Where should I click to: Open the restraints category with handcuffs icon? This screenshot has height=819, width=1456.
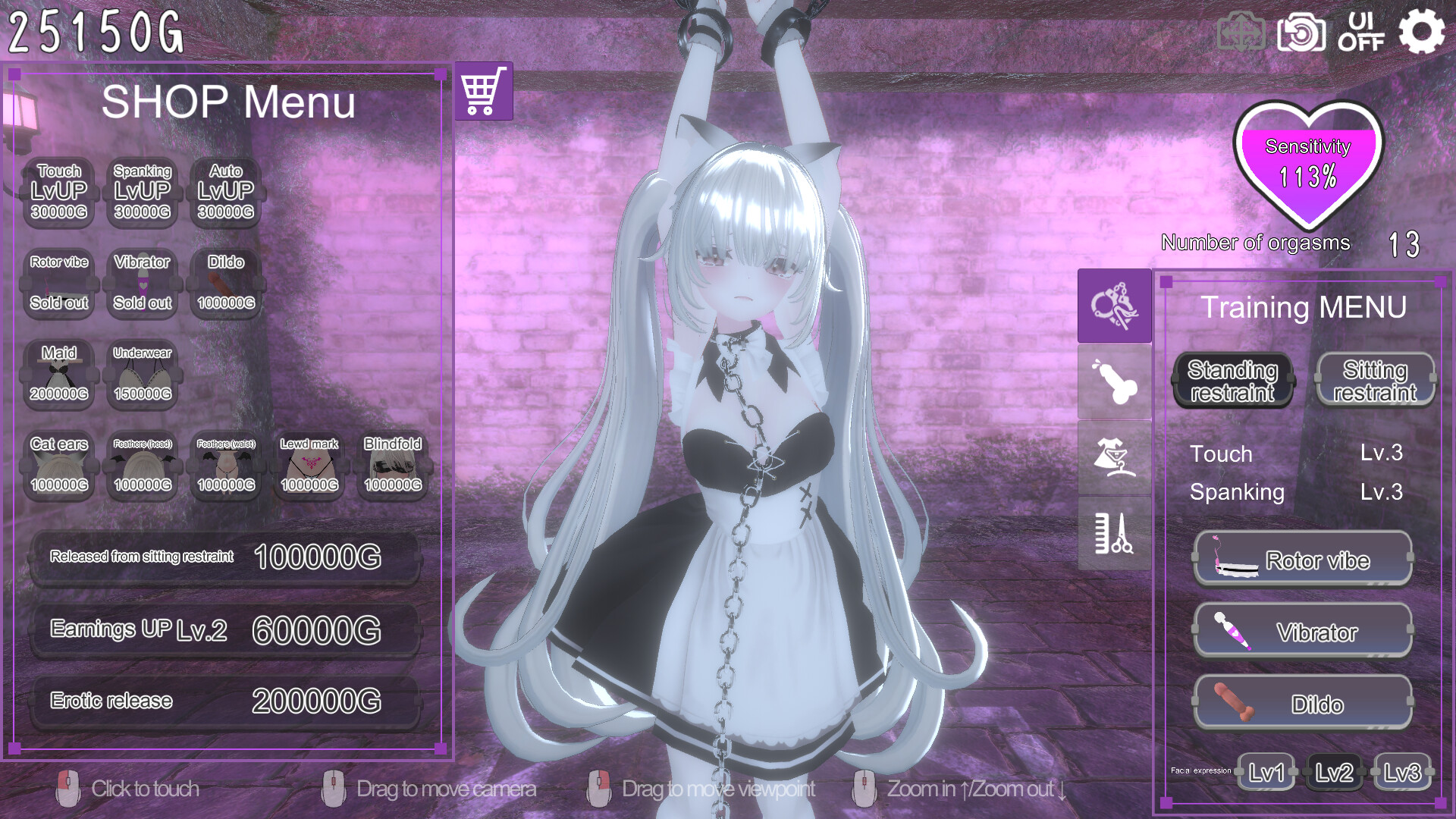coord(1113,305)
